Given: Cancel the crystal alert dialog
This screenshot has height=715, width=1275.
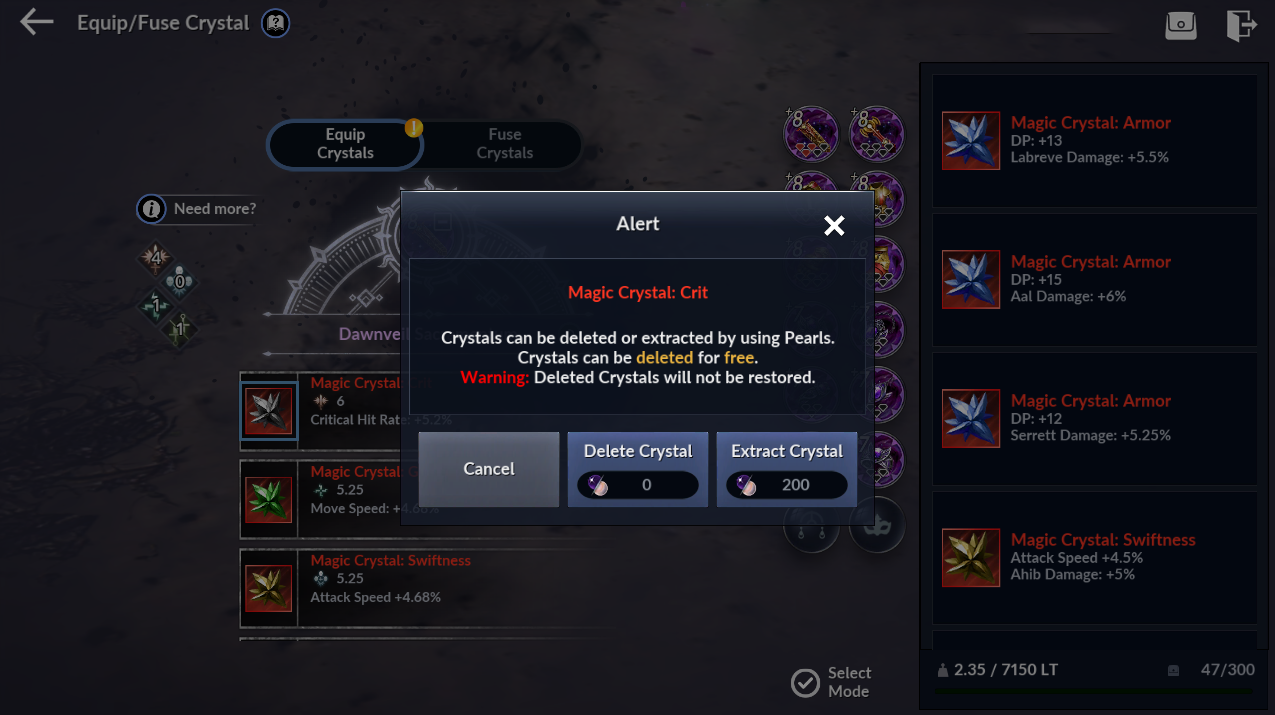Looking at the screenshot, I should 488,469.
